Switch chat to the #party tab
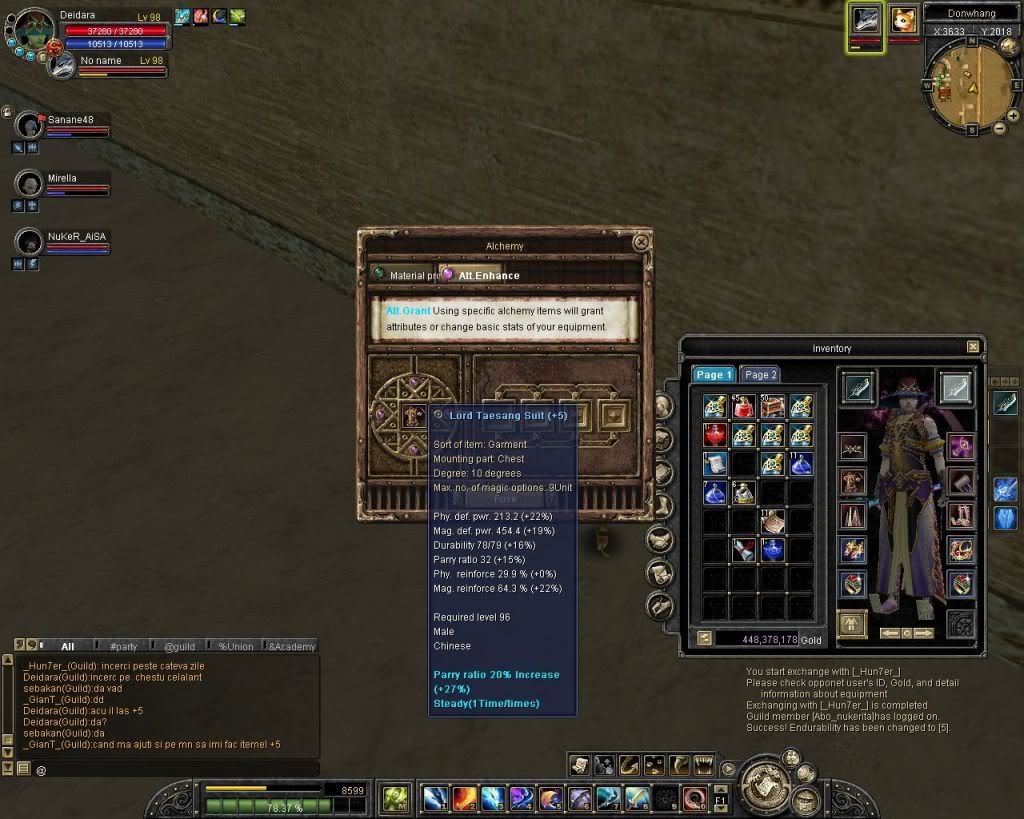This screenshot has height=819, width=1024. pyautogui.click(x=124, y=646)
